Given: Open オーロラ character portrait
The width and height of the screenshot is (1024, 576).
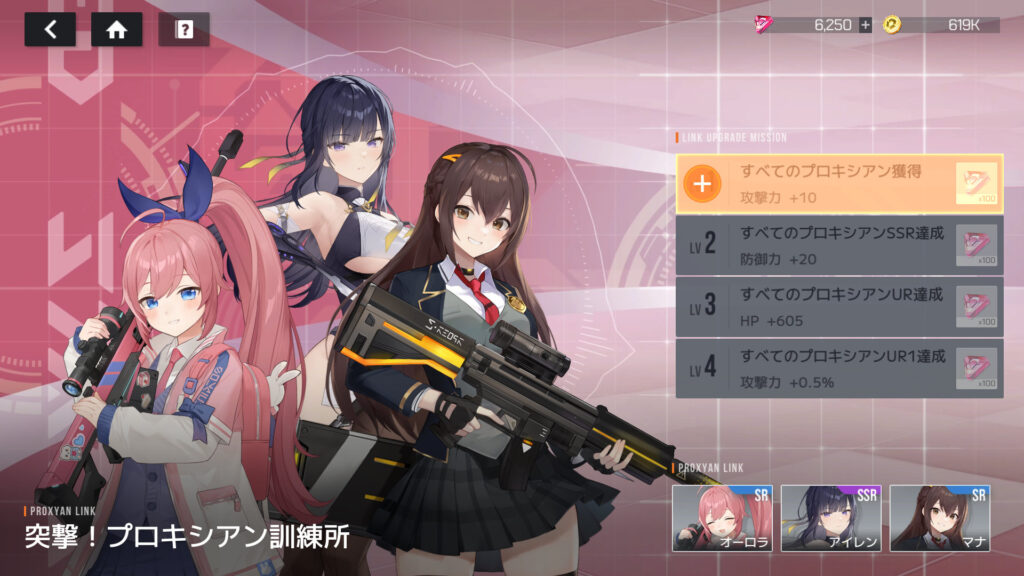Looking at the screenshot, I should [x=722, y=517].
